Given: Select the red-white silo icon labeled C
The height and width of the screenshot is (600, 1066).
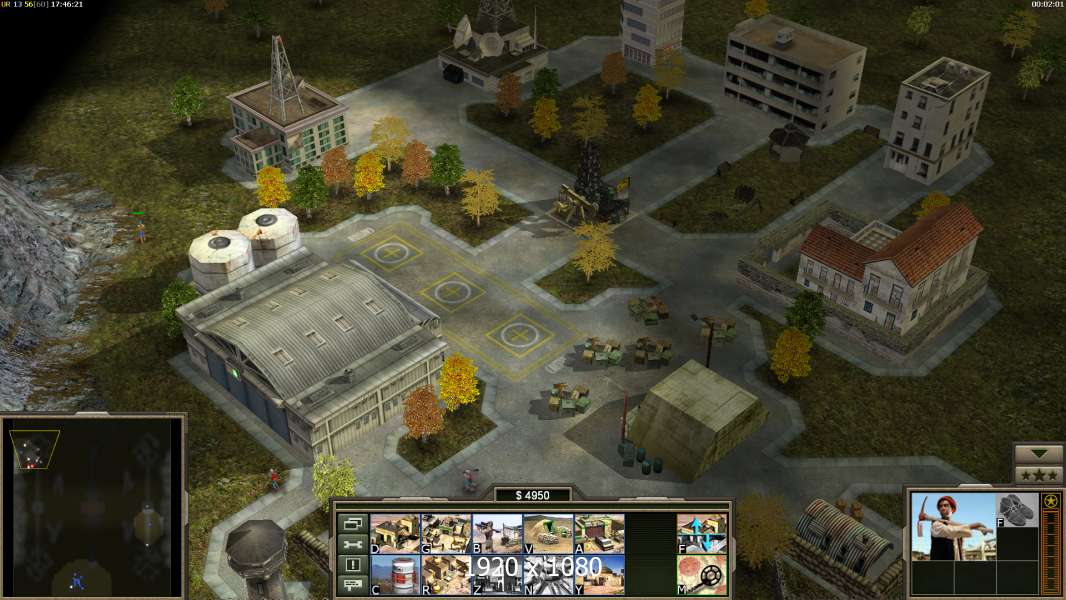Looking at the screenshot, I should click(x=395, y=575).
